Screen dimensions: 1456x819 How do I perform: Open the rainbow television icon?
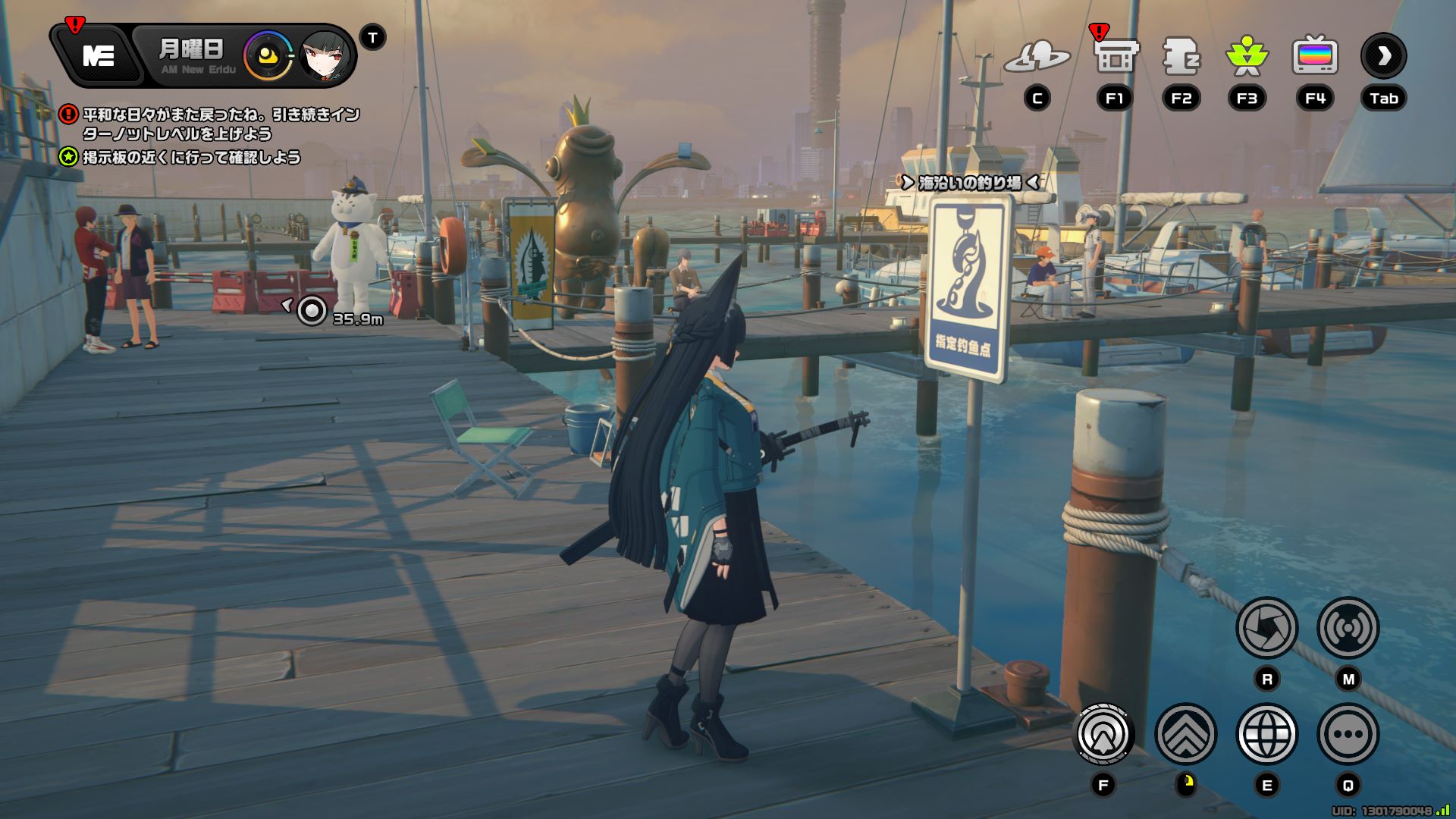(1314, 56)
